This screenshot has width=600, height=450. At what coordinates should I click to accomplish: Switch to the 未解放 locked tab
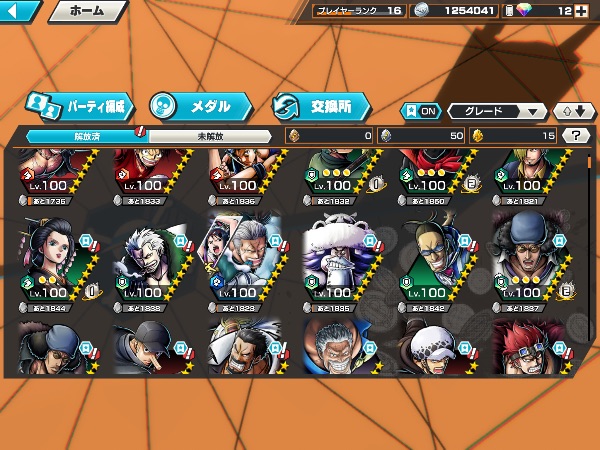pyautogui.click(x=210, y=136)
